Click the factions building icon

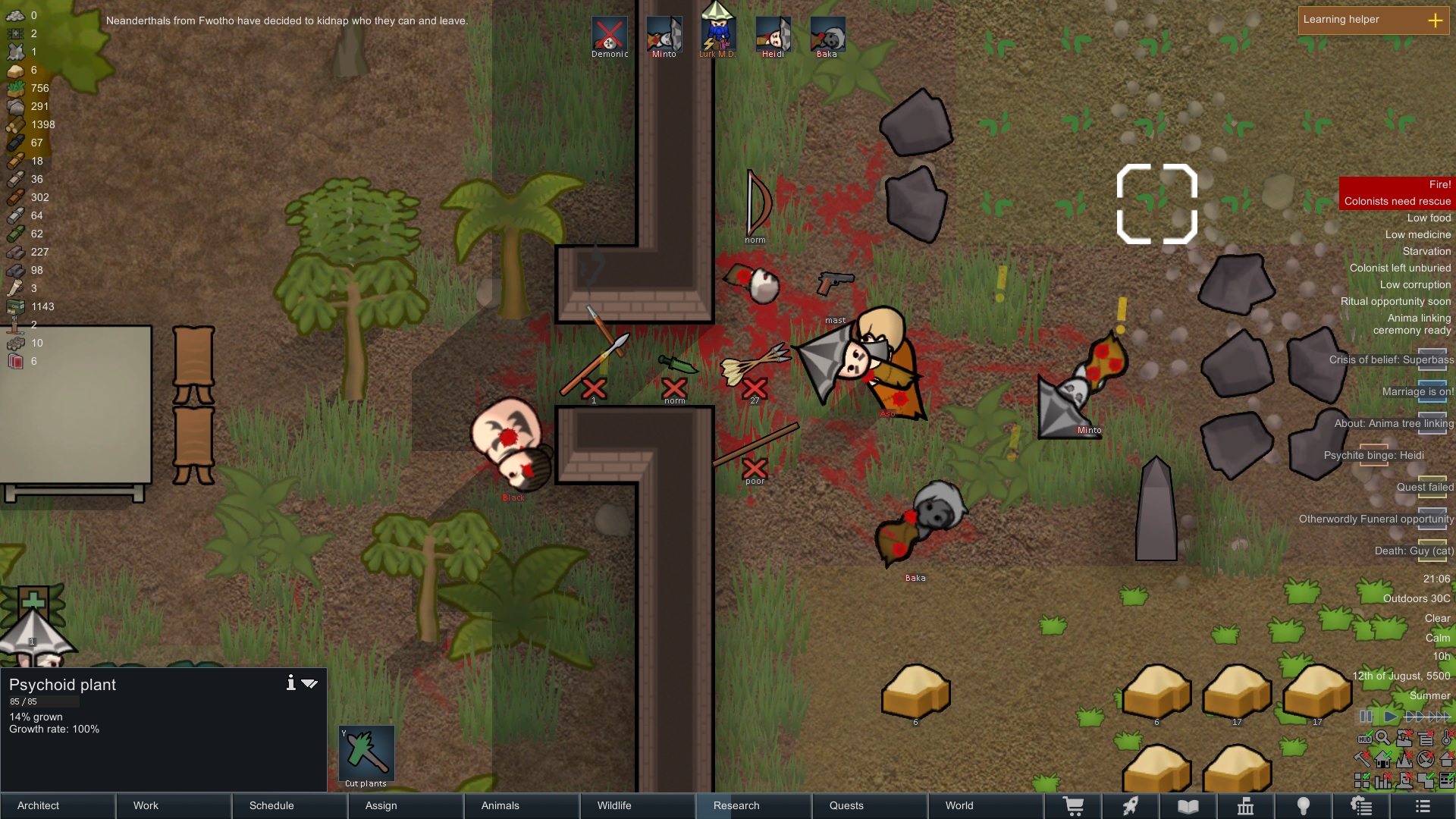click(x=1244, y=806)
